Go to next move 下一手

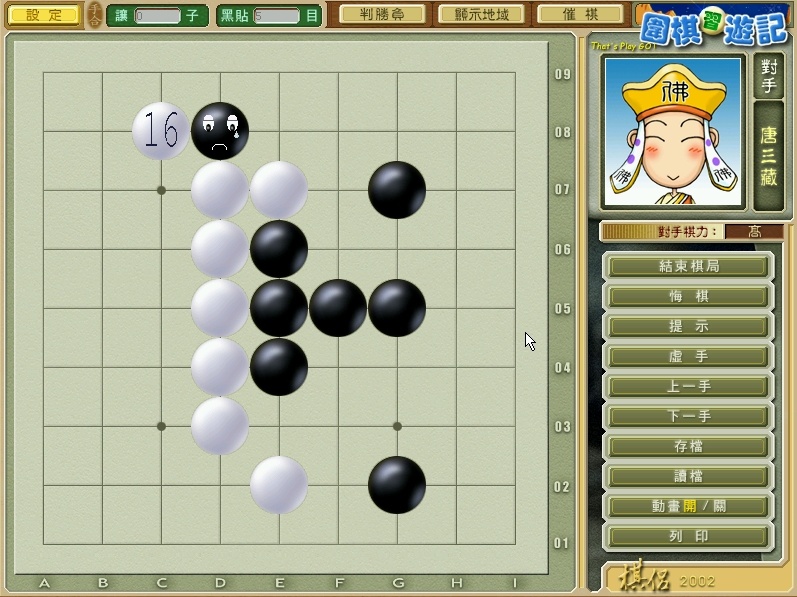(x=689, y=416)
